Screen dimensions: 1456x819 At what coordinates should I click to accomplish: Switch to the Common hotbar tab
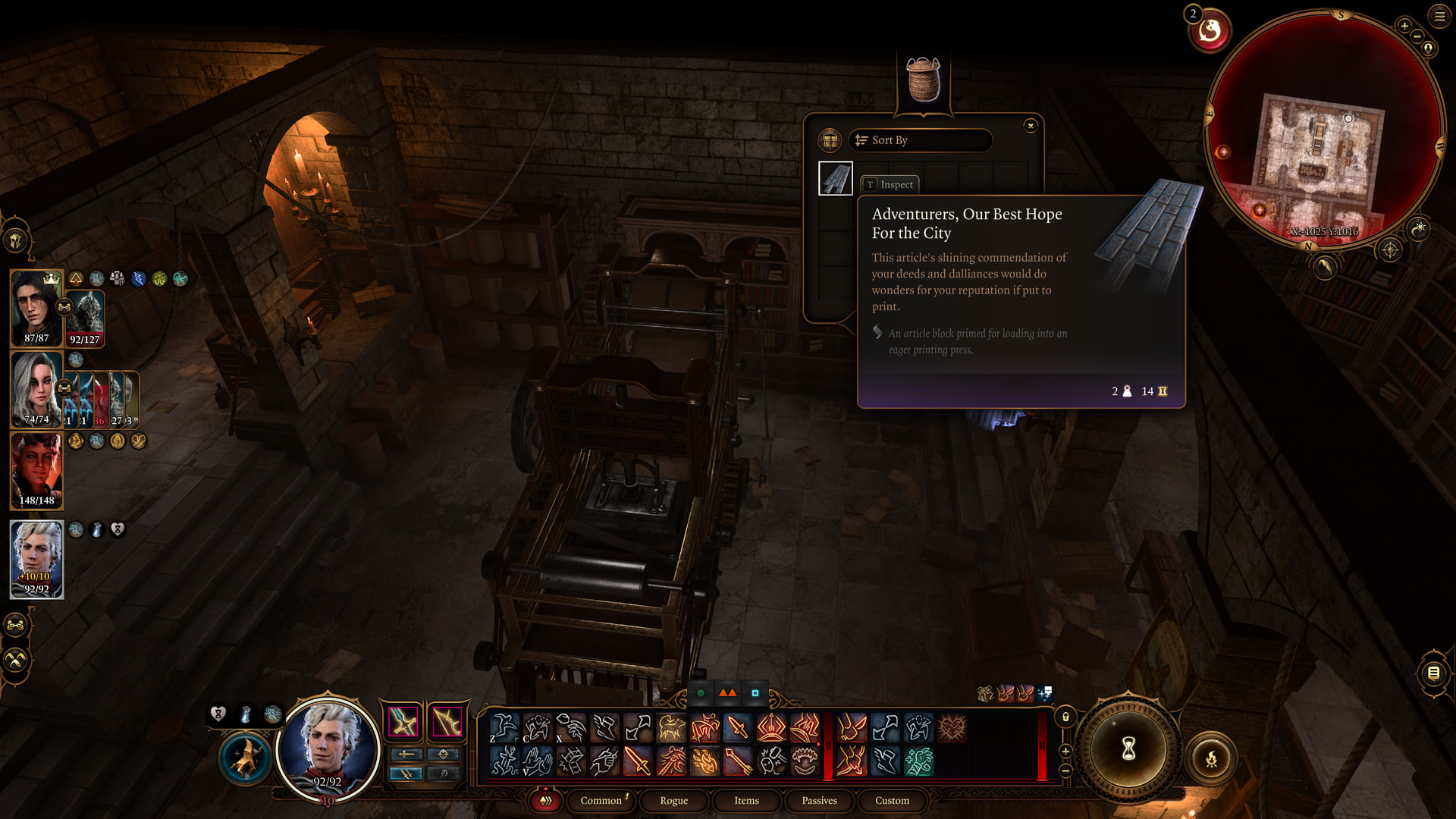[601, 801]
